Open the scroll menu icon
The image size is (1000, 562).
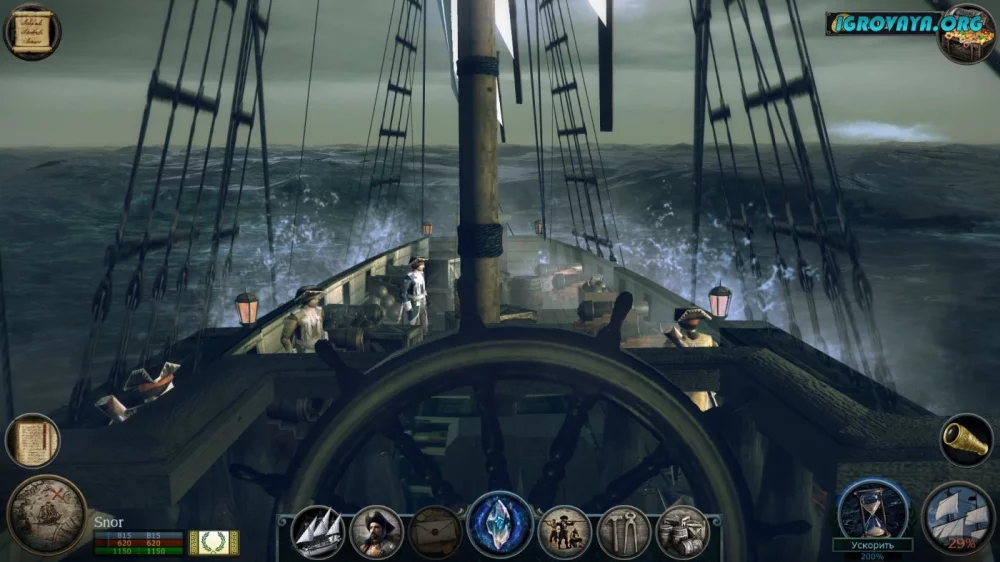pos(32,31)
